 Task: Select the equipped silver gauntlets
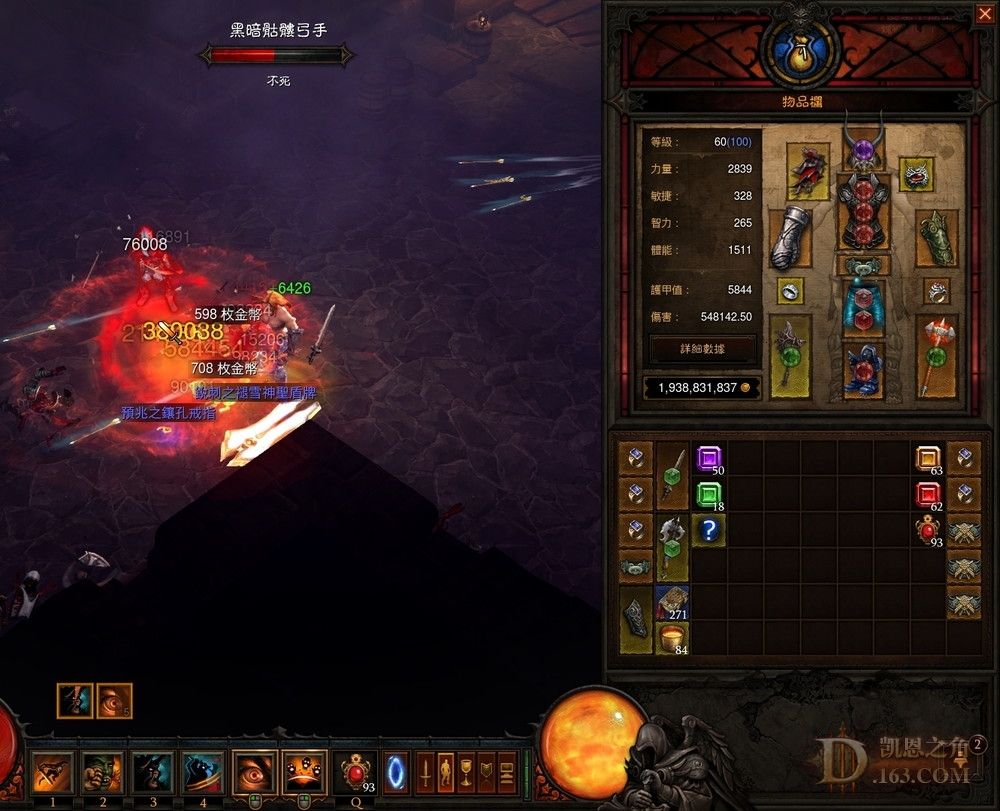(x=789, y=237)
